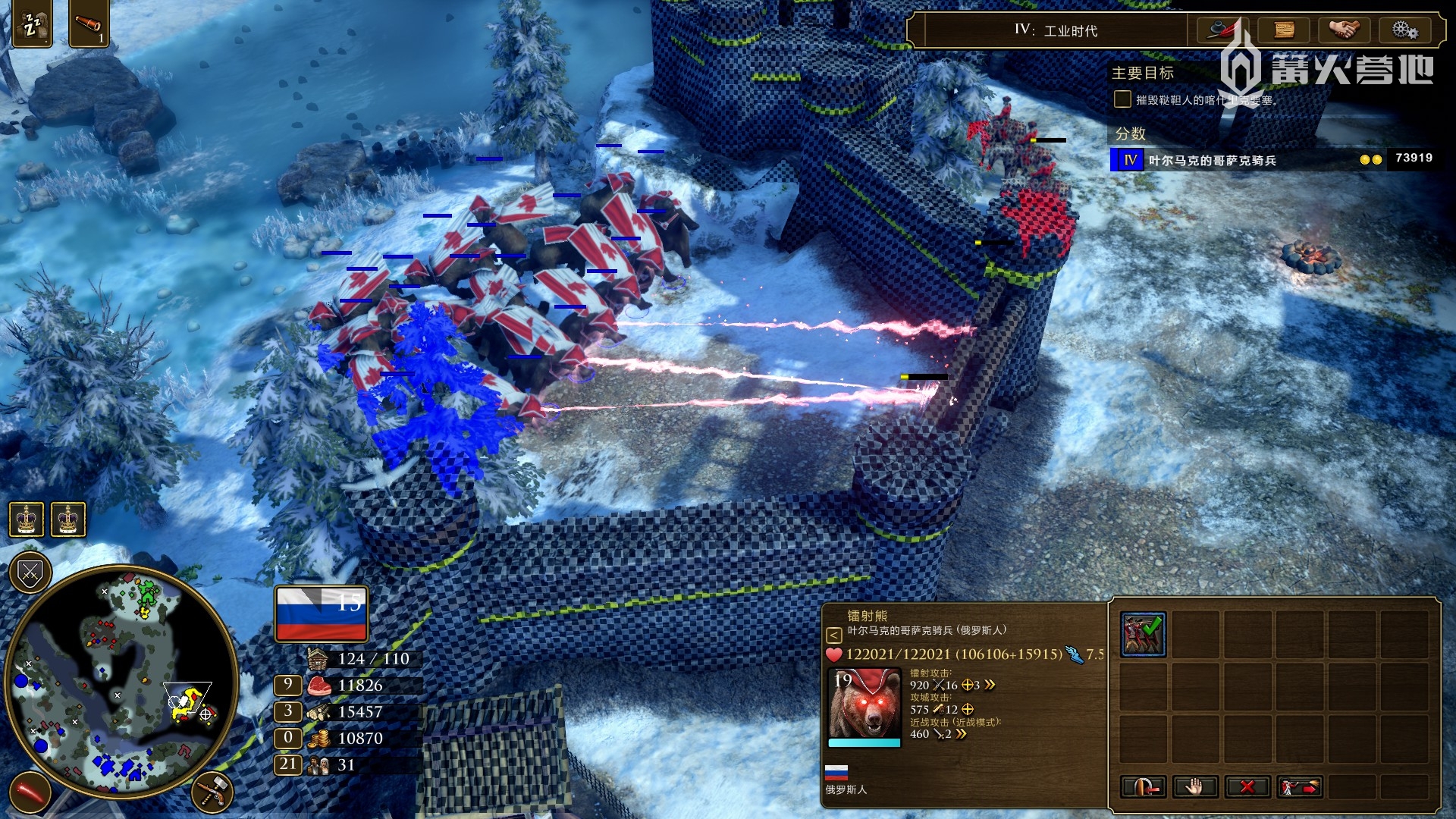Select the musketeer formation command with checkmark
Image resolution: width=1456 pixels, height=819 pixels.
point(1143,634)
